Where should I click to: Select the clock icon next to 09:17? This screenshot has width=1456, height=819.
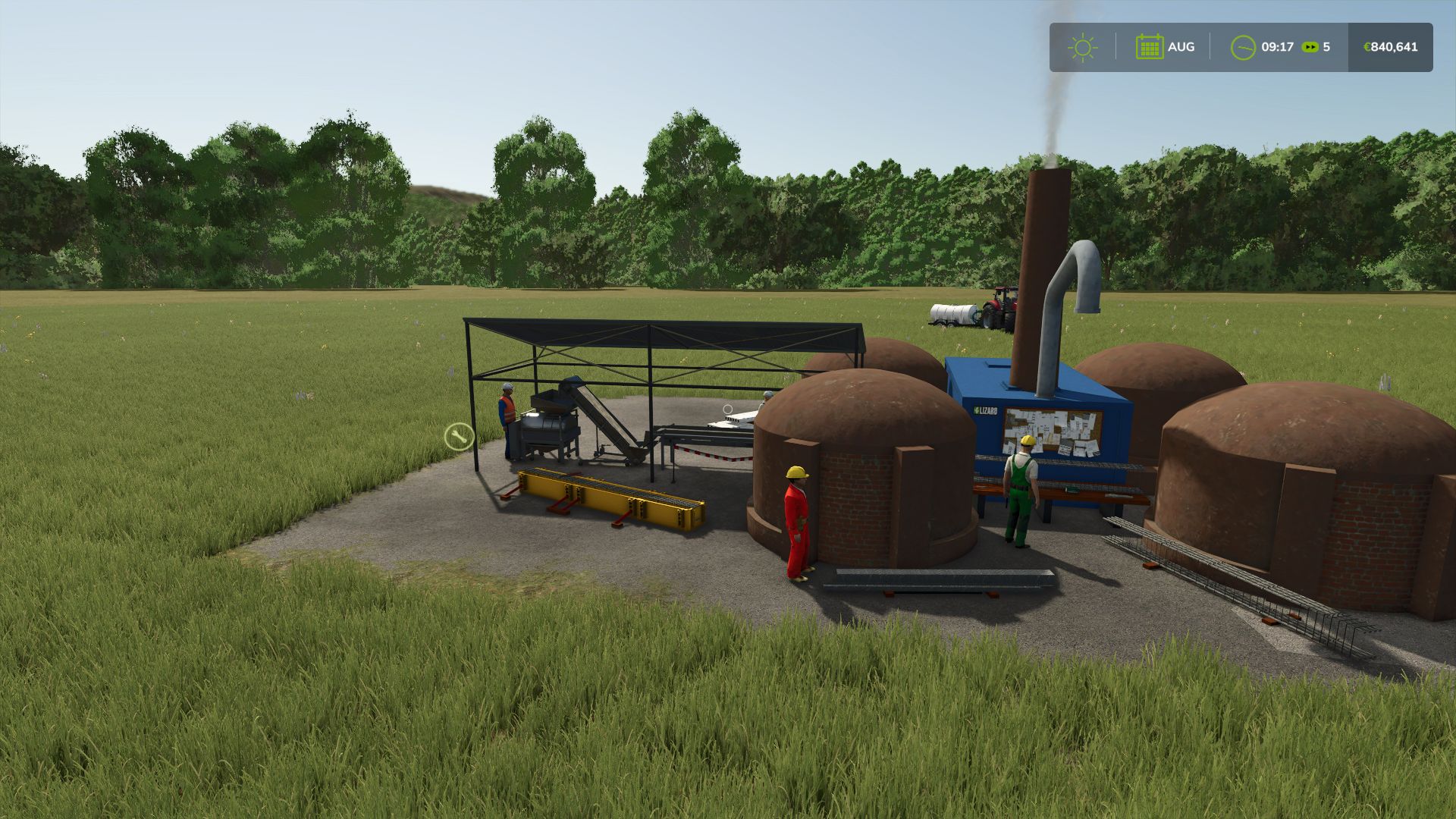[x=1243, y=47]
